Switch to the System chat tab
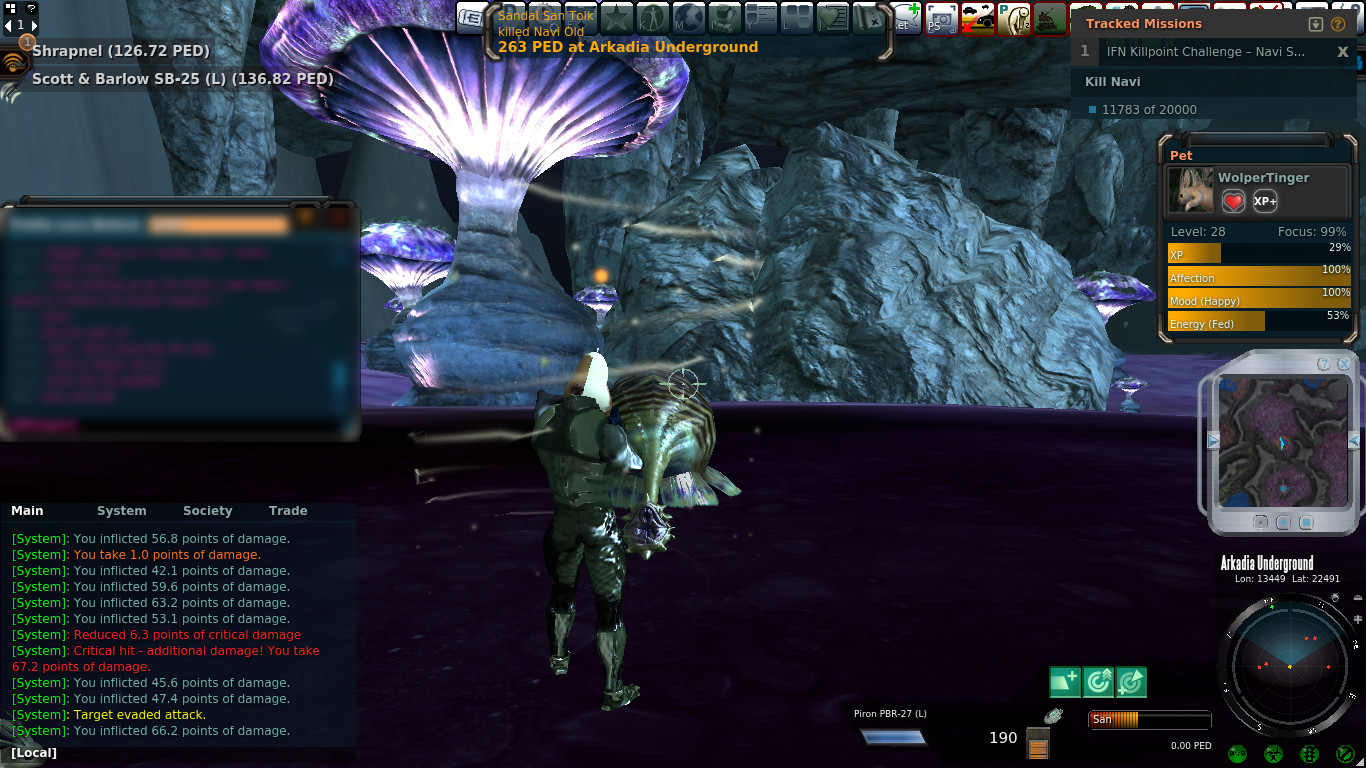The image size is (1366, 768). tap(121, 511)
